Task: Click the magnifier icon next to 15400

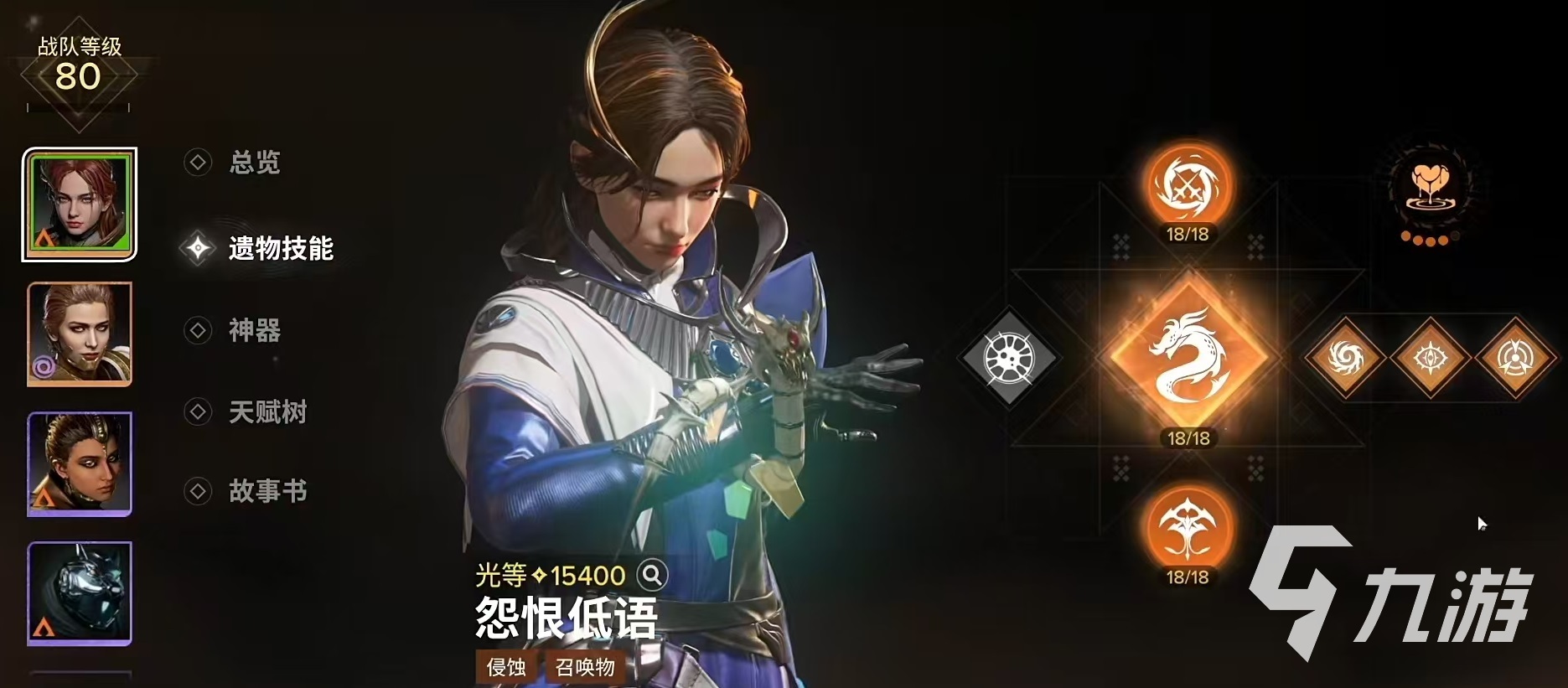Action: click(x=652, y=575)
